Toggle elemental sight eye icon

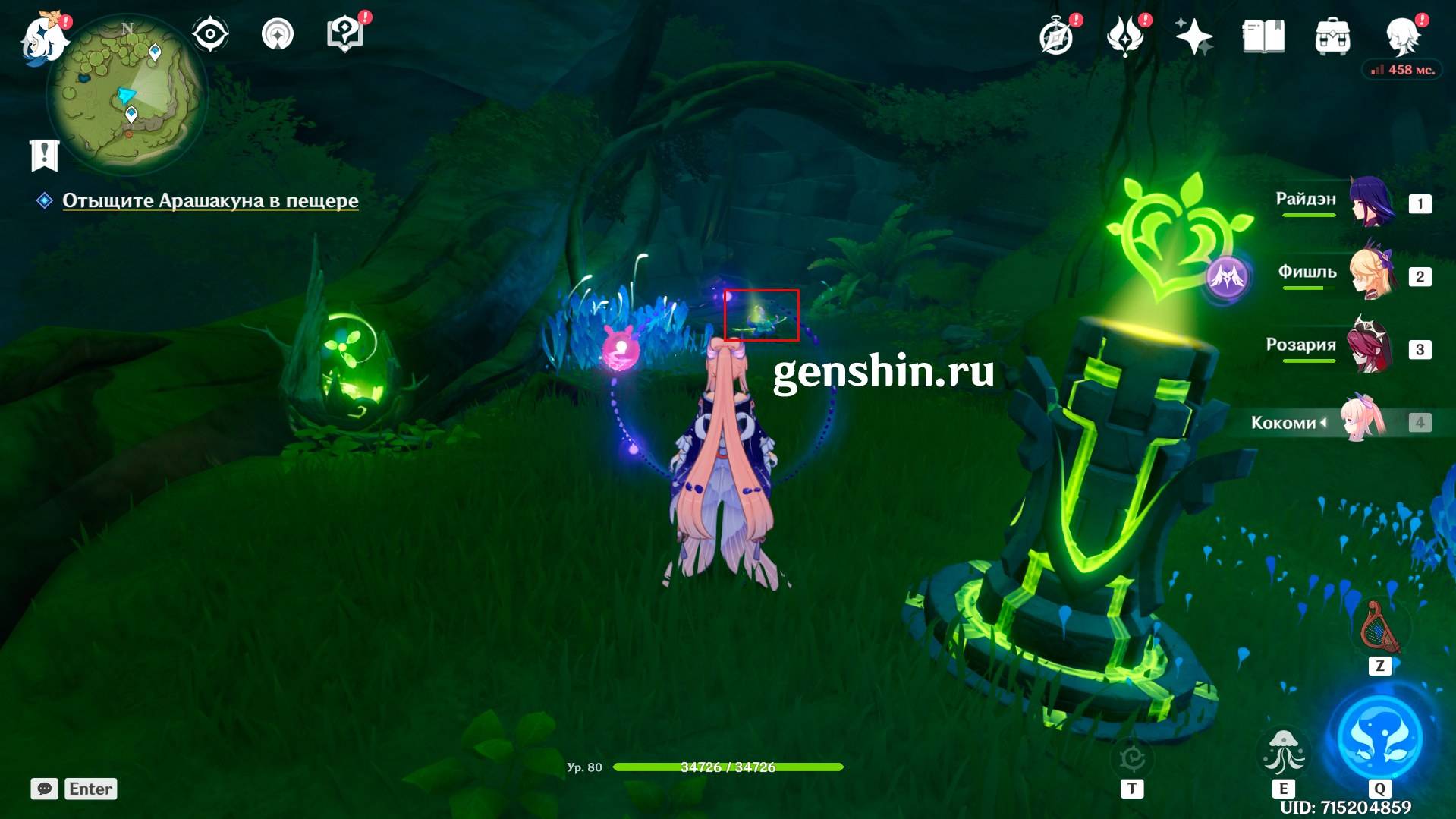point(210,35)
